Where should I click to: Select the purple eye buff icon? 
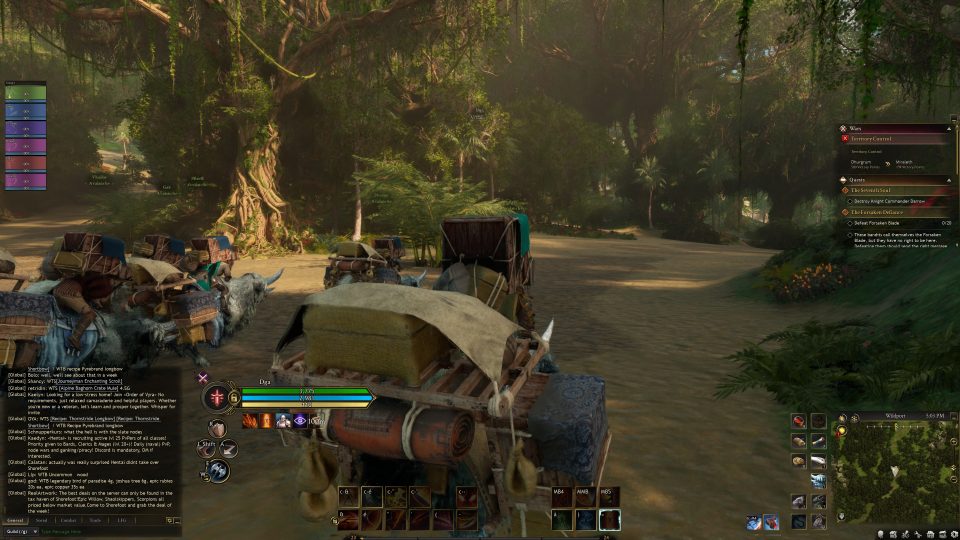pos(299,420)
